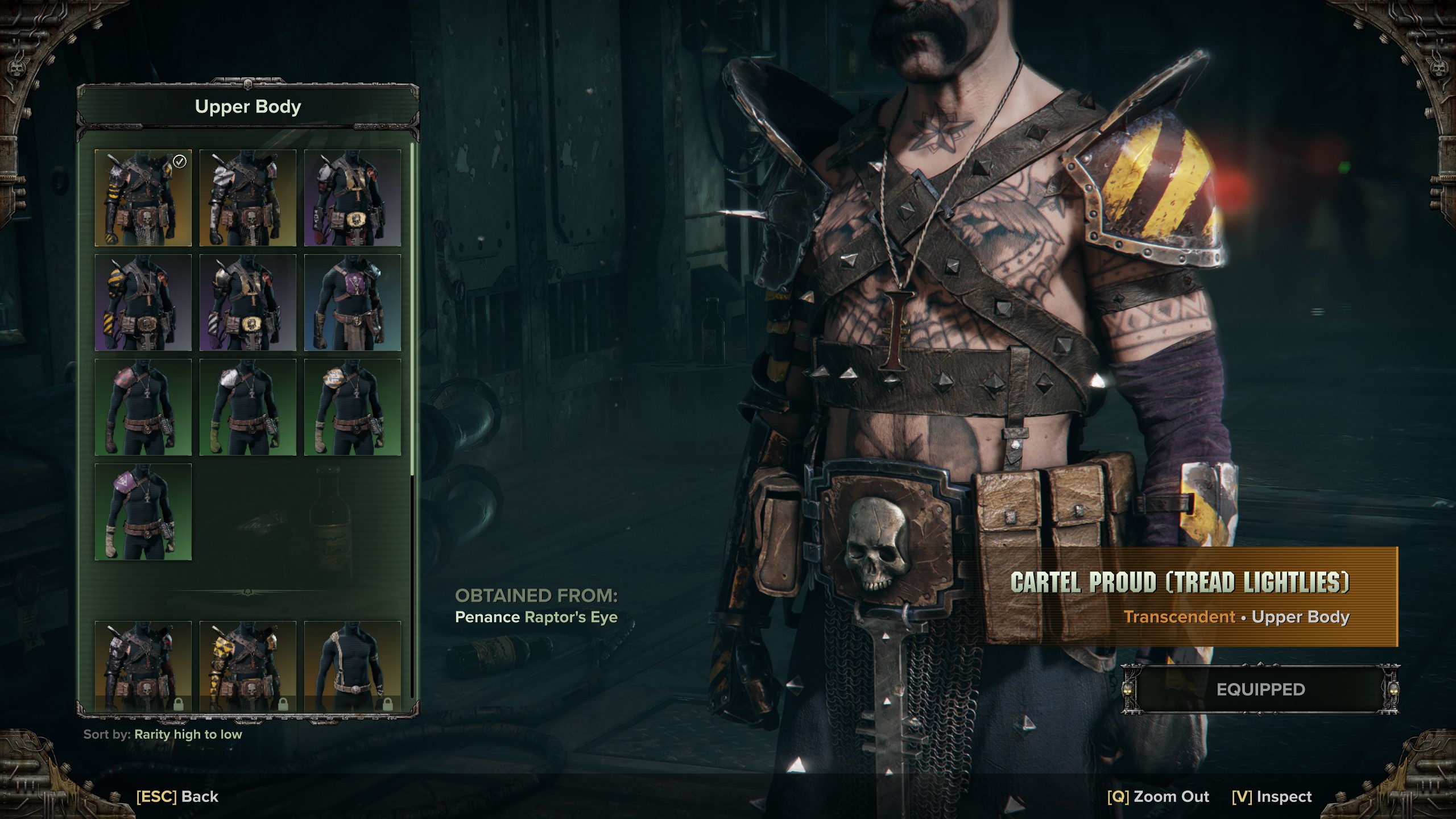Choose the green outfit with white shoulder pad

point(247,407)
